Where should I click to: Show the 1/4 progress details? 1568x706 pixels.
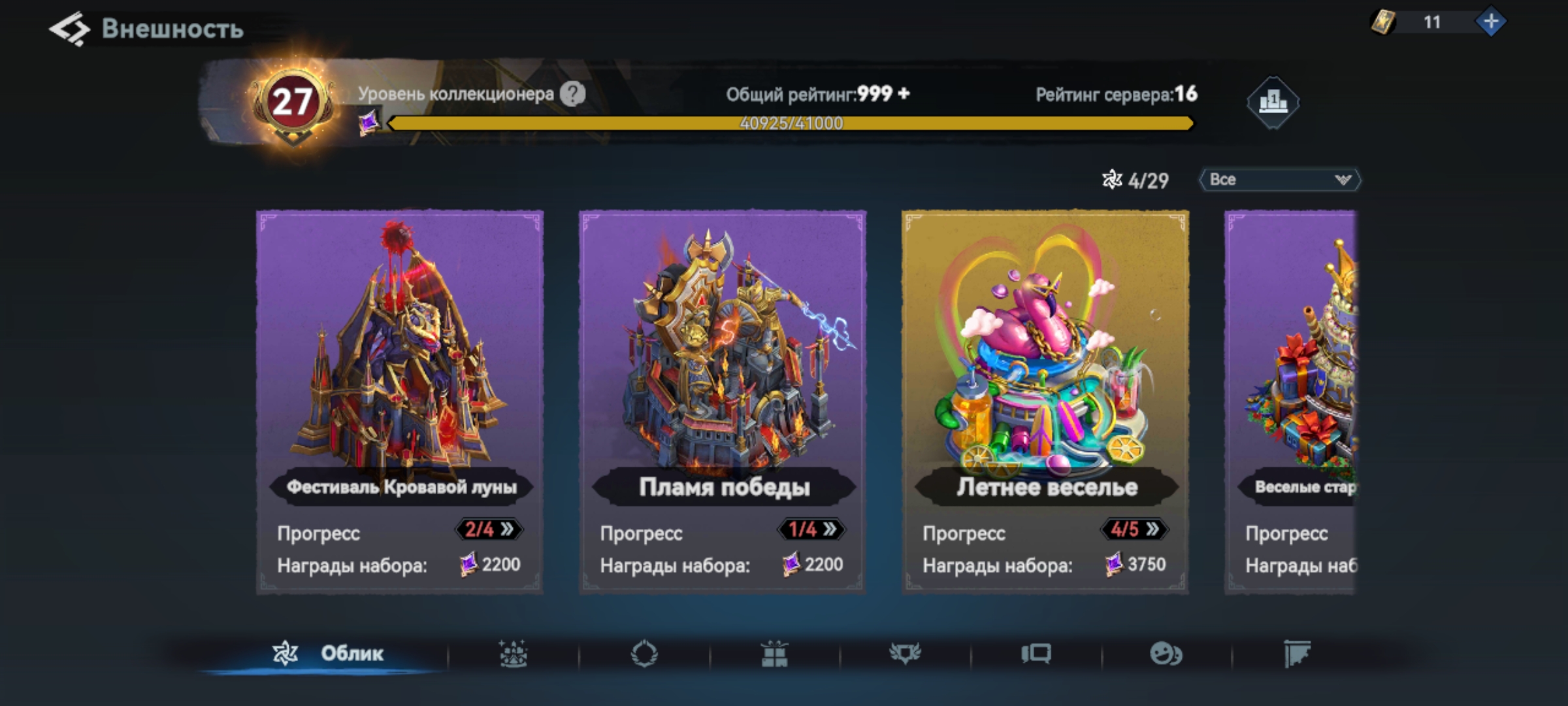point(811,529)
